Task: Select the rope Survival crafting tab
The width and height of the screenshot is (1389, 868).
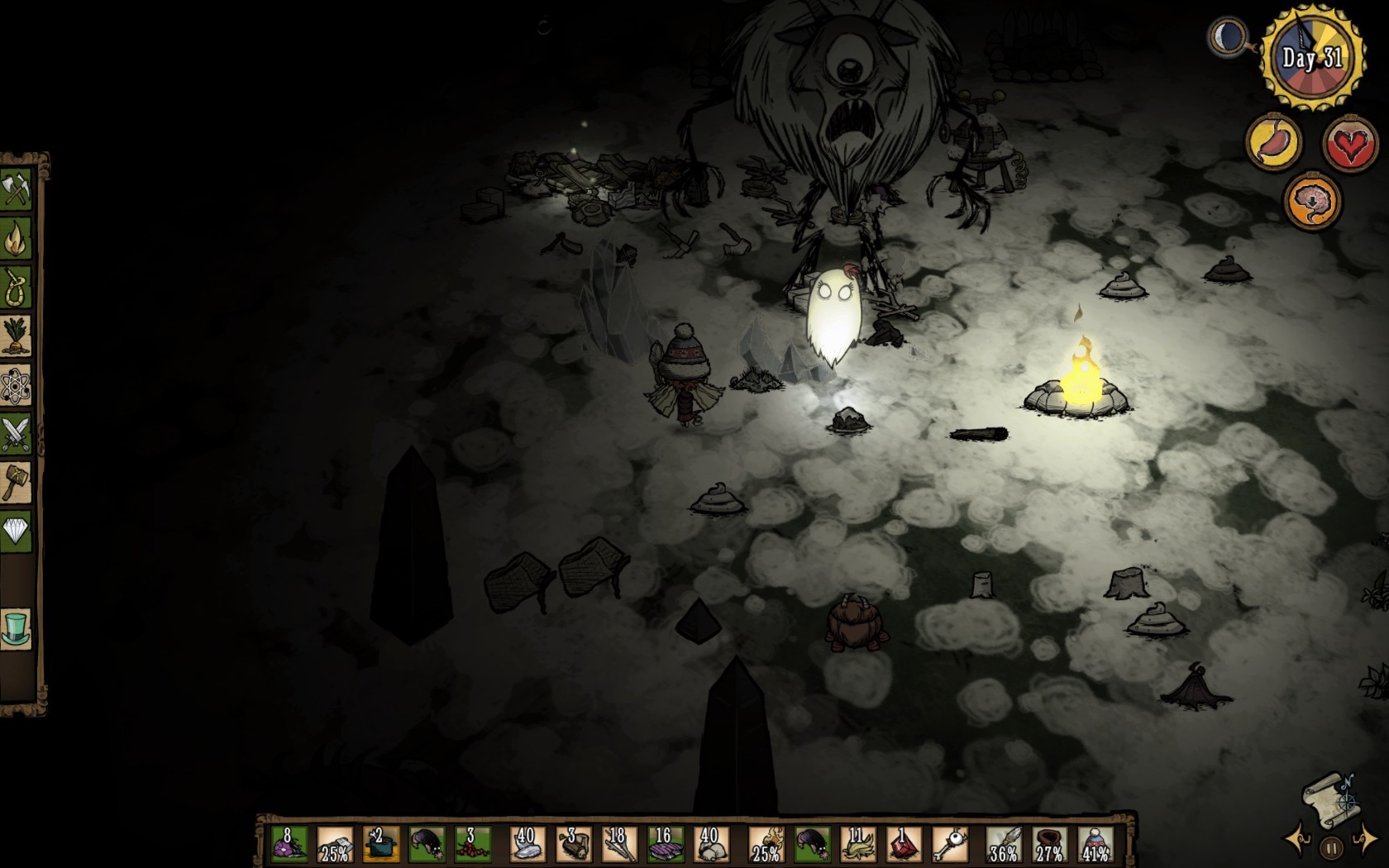Action: click(x=17, y=288)
